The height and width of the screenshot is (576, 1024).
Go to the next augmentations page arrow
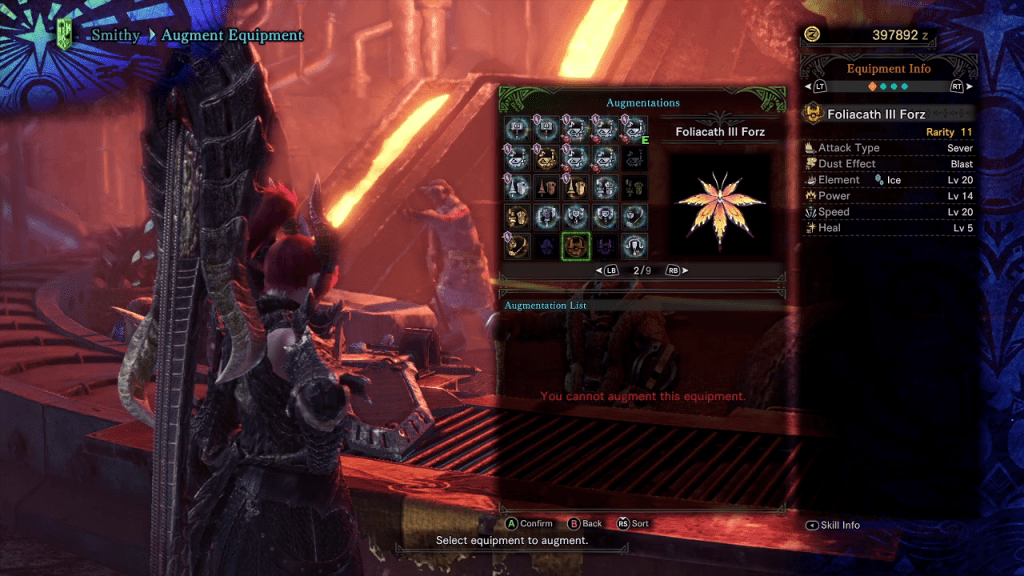[x=676, y=271]
